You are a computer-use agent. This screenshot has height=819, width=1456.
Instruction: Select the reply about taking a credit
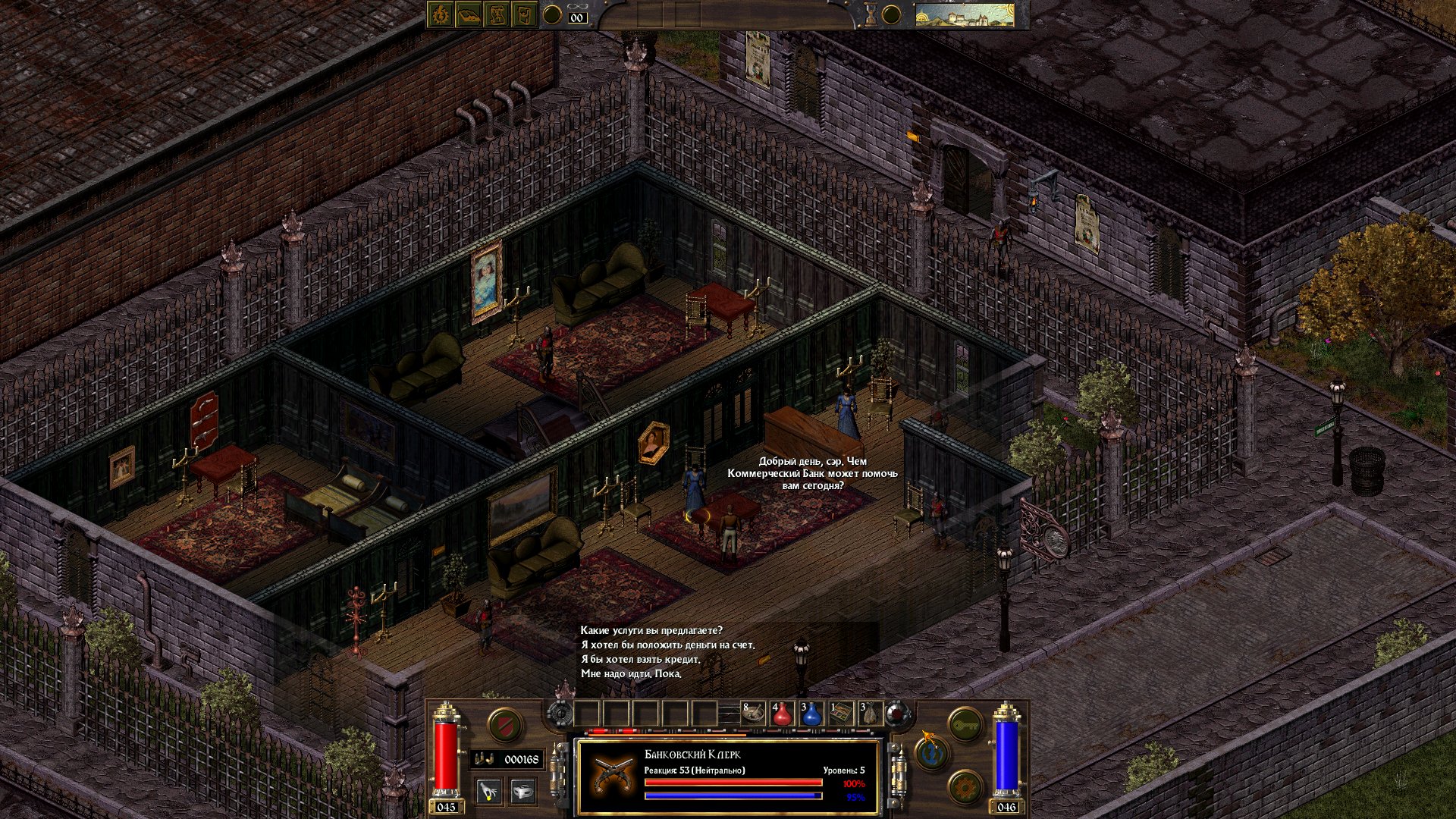click(x=640, y=660)
